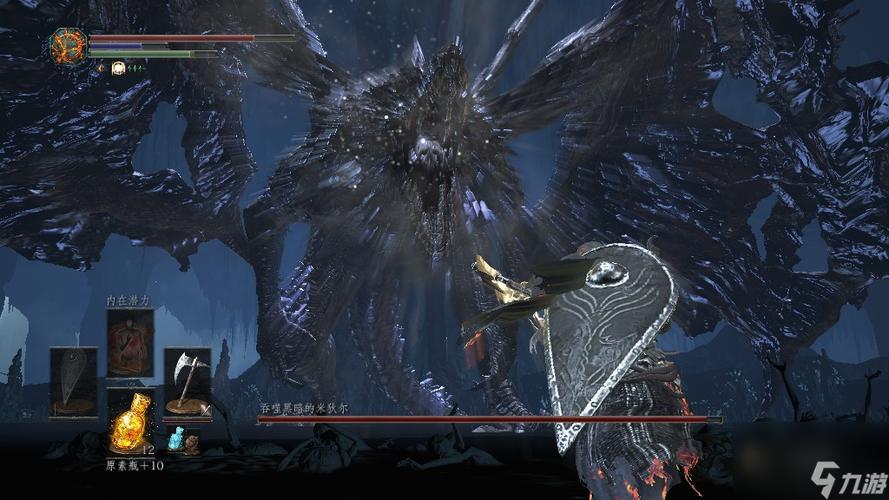Click the blue Ashen Estus Flask icon
The height and width of the screenshot is (500, 889).
pyautogui.click(x=179, y=439)
